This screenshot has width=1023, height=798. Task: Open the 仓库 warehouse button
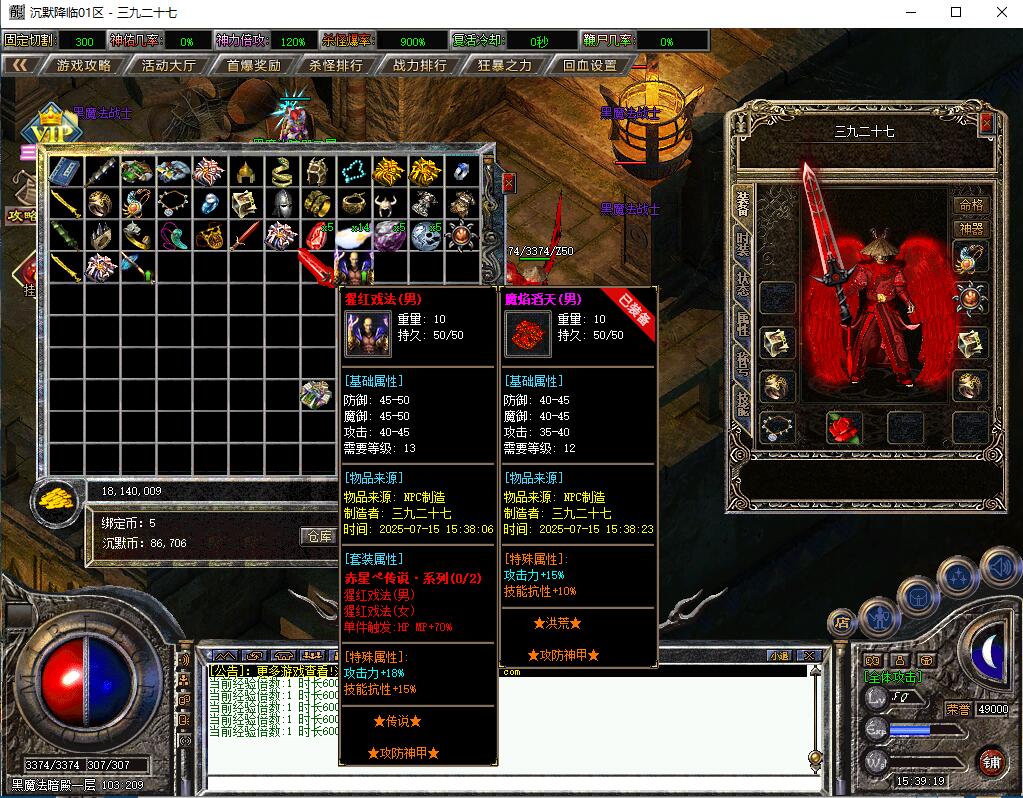[320, 536]
